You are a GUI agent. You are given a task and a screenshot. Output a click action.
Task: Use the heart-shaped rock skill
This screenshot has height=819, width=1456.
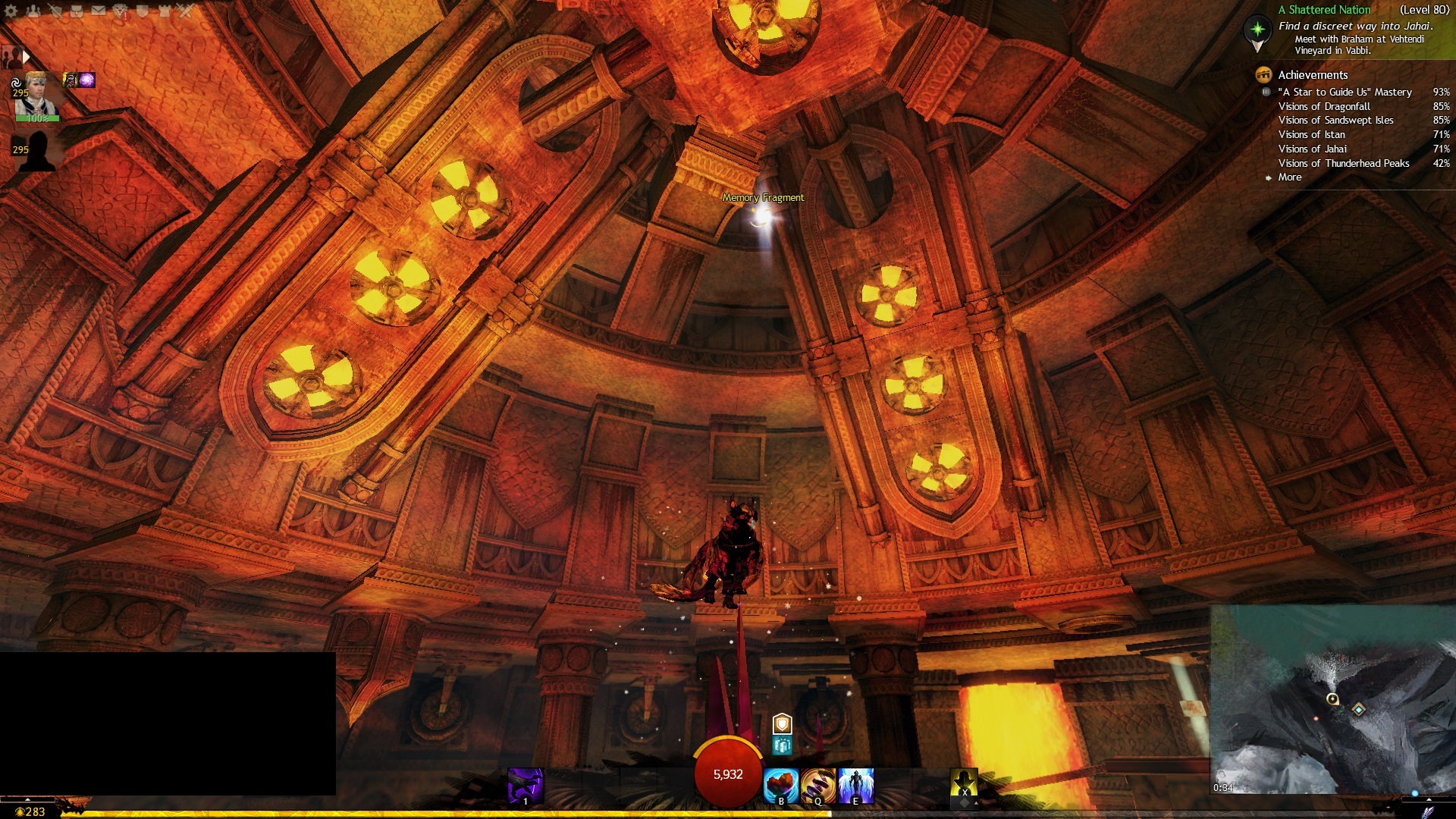(x=780, y=785)
